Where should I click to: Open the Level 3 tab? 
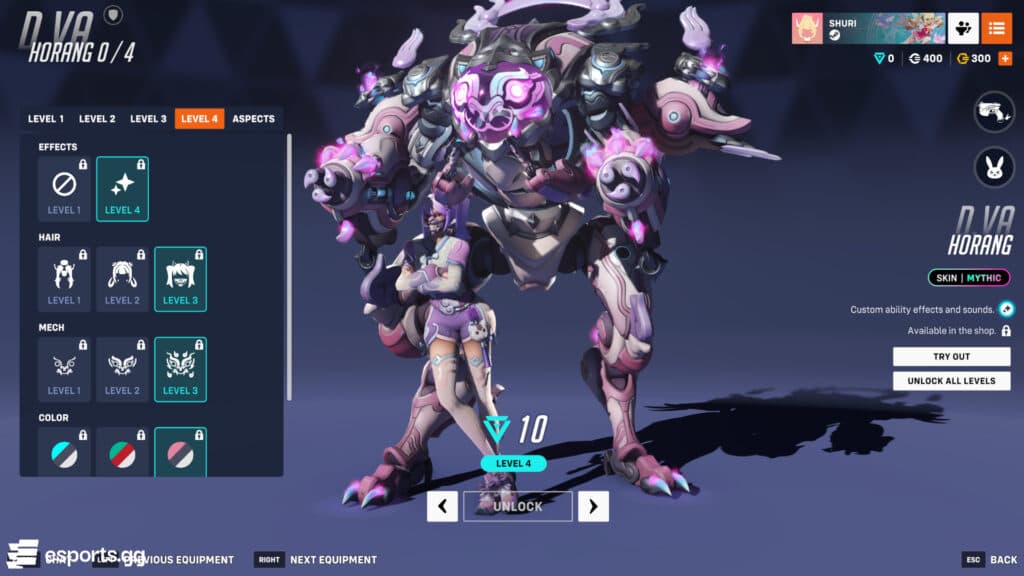coord(148,119)
